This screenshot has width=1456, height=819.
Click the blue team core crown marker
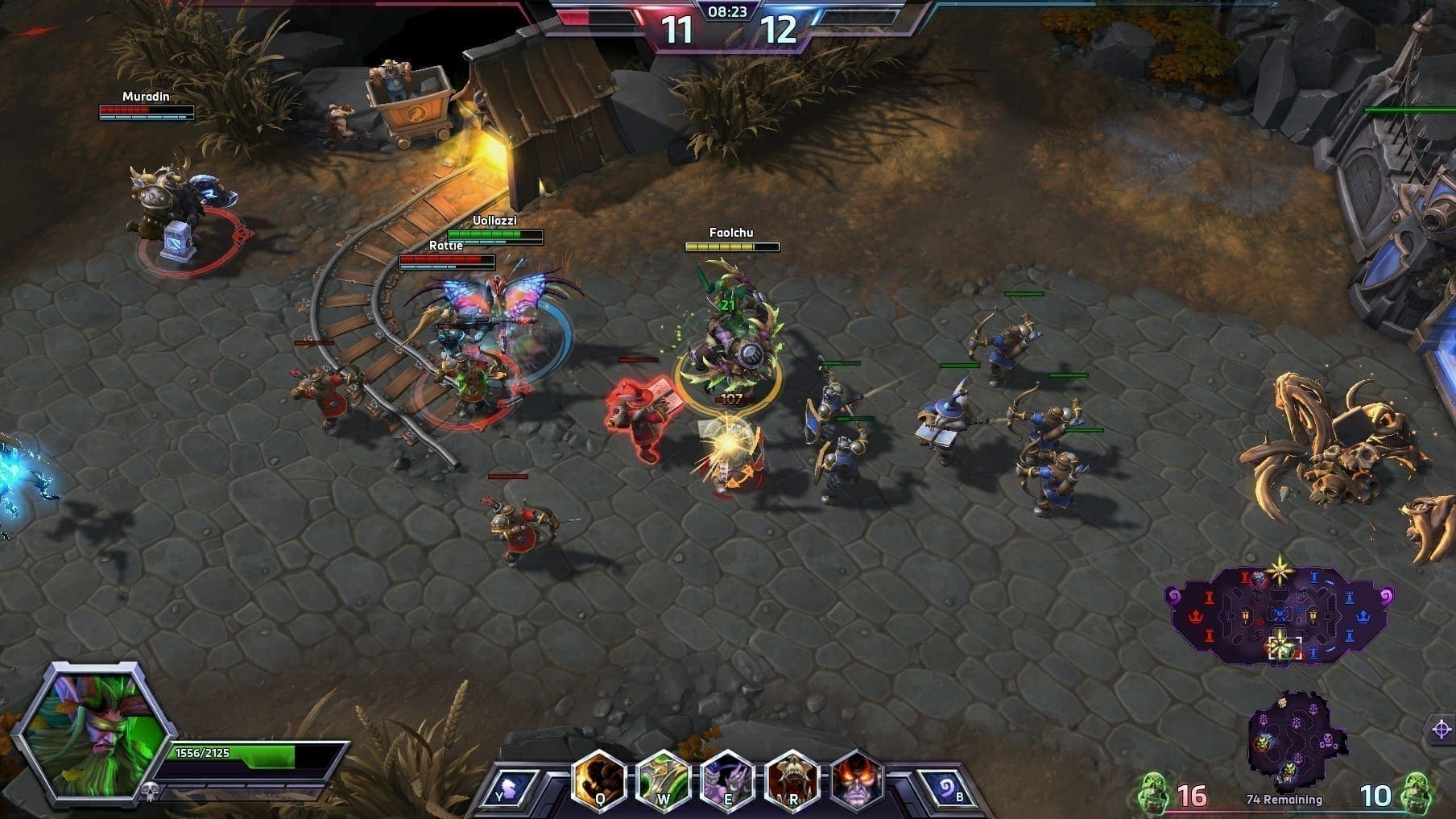[1363, 617]
